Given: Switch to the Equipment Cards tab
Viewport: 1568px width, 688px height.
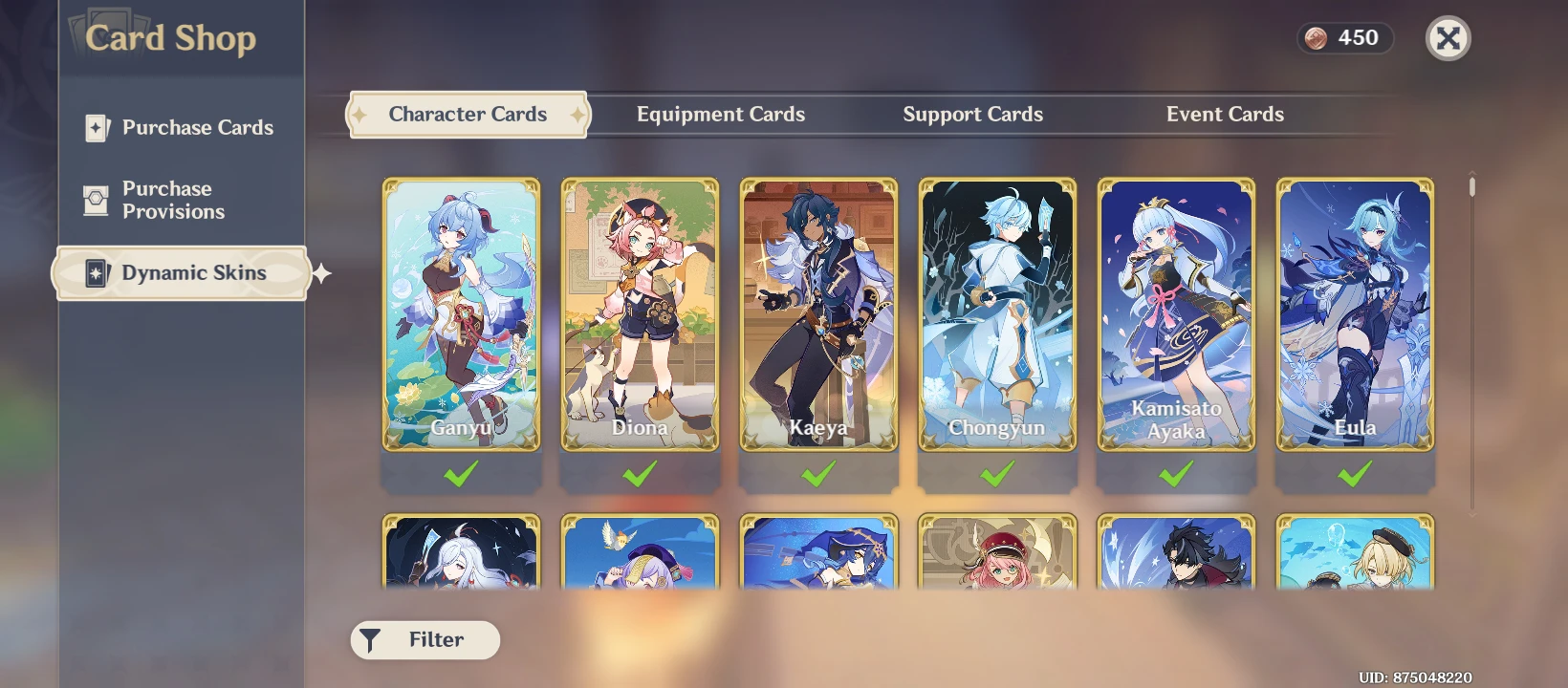Looking at the screenshot, I should tap(721, 114).
